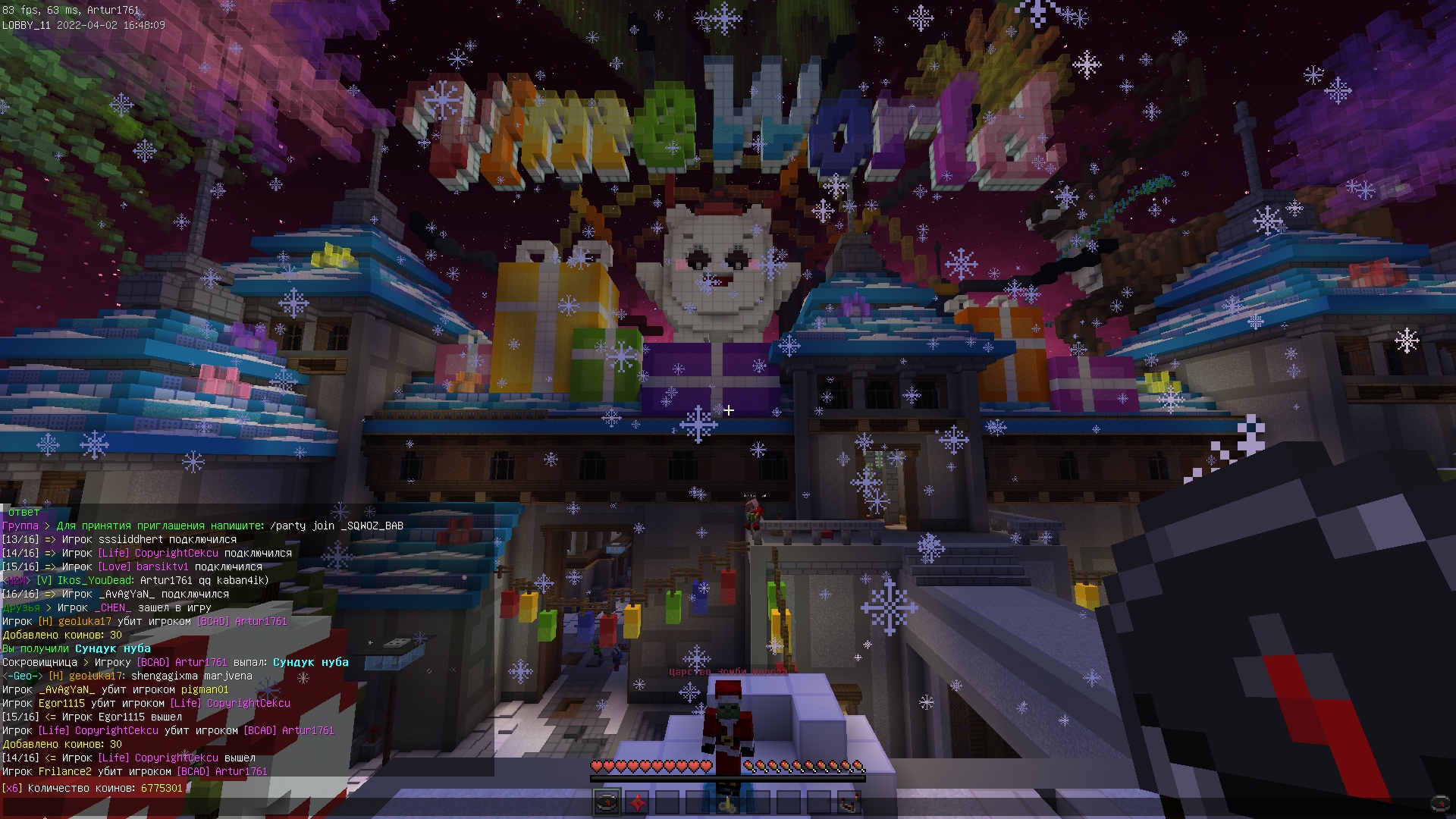This screenshot has height=819, width=1456.
Task: Select the compass in the hotbar
Action: (x=607, y=802)
